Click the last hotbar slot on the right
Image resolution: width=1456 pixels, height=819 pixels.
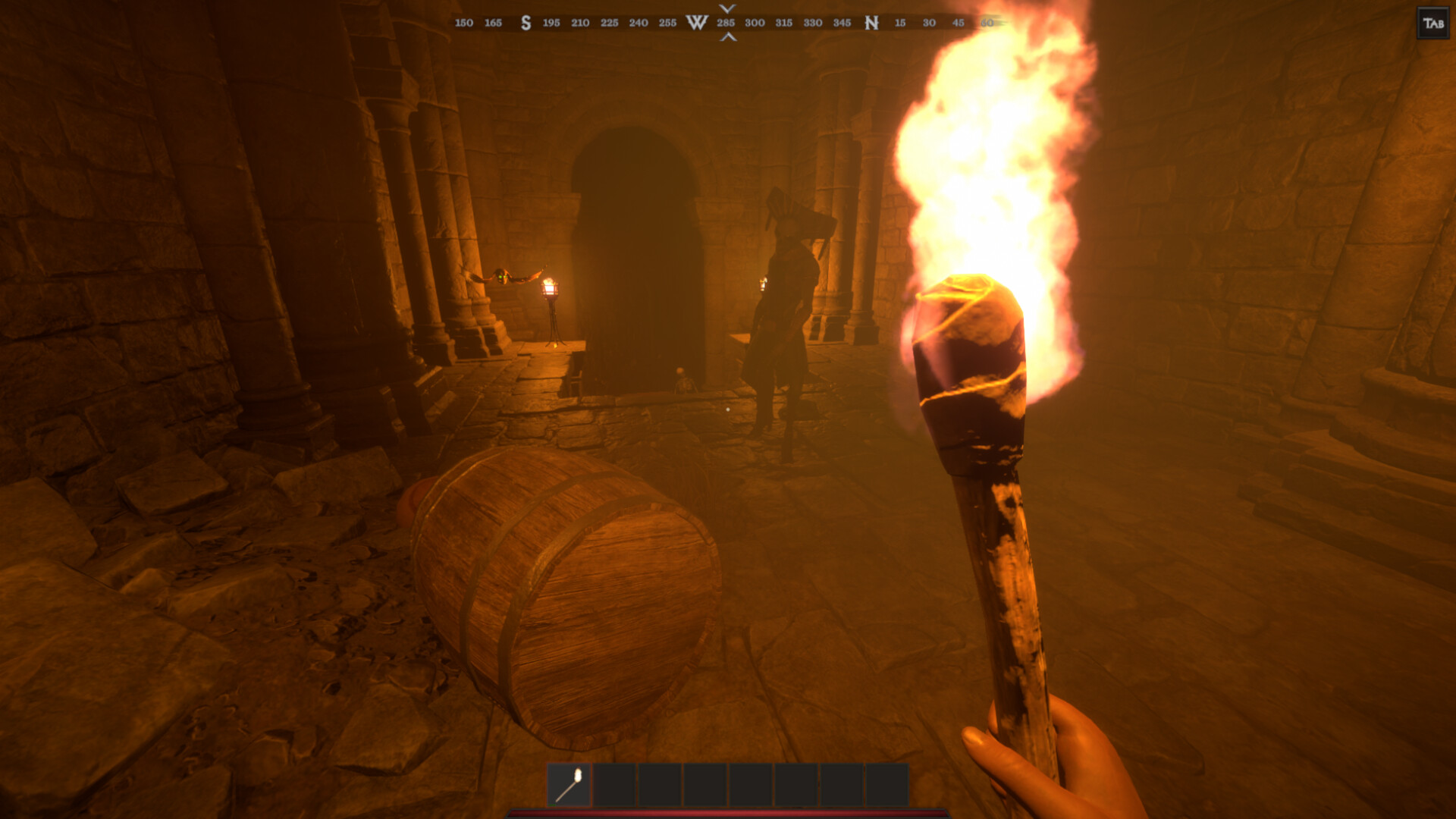[889, 783]
